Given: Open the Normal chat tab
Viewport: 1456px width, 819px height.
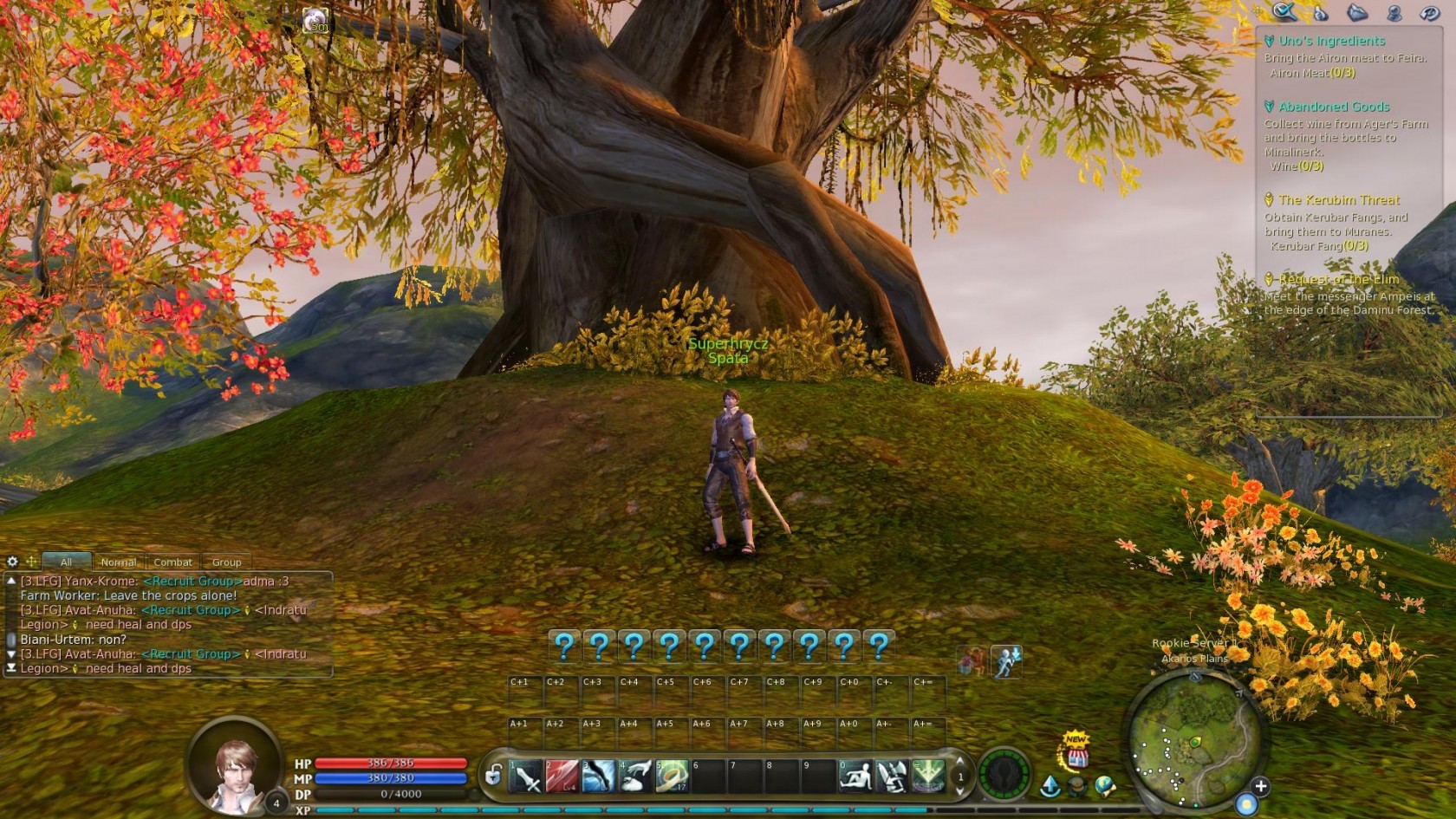Looking at the screenshot, I should click(x=118, y=562).
